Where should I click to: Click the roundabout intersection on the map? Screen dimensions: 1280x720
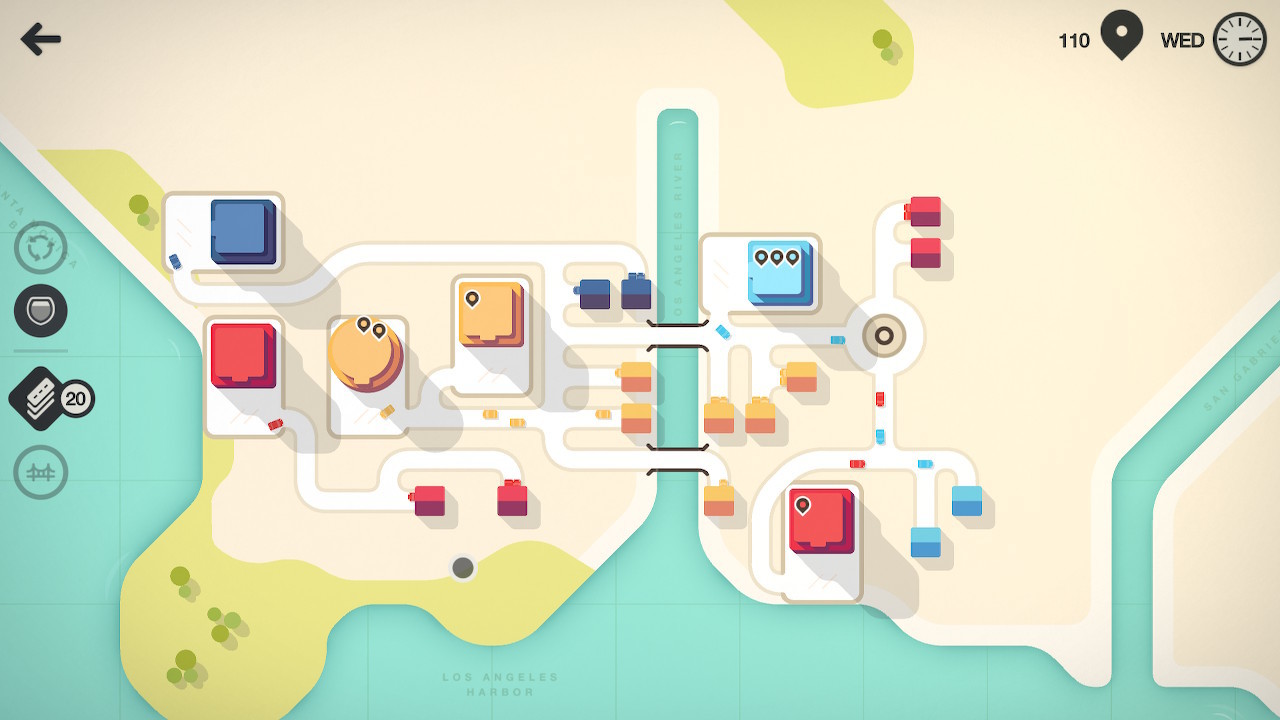pos(884,334)
